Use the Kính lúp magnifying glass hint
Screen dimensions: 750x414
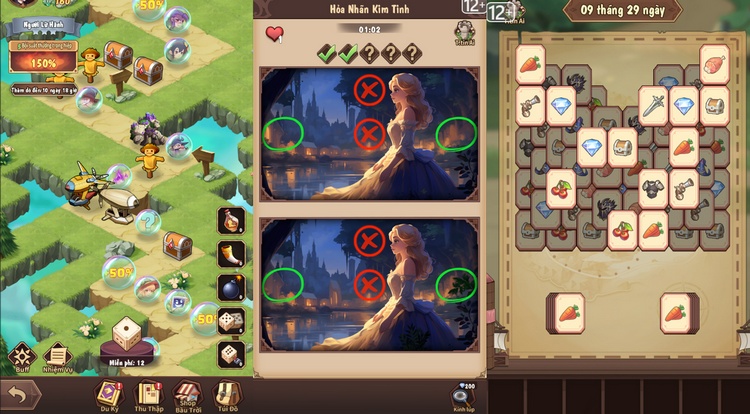tap(462, 395)
